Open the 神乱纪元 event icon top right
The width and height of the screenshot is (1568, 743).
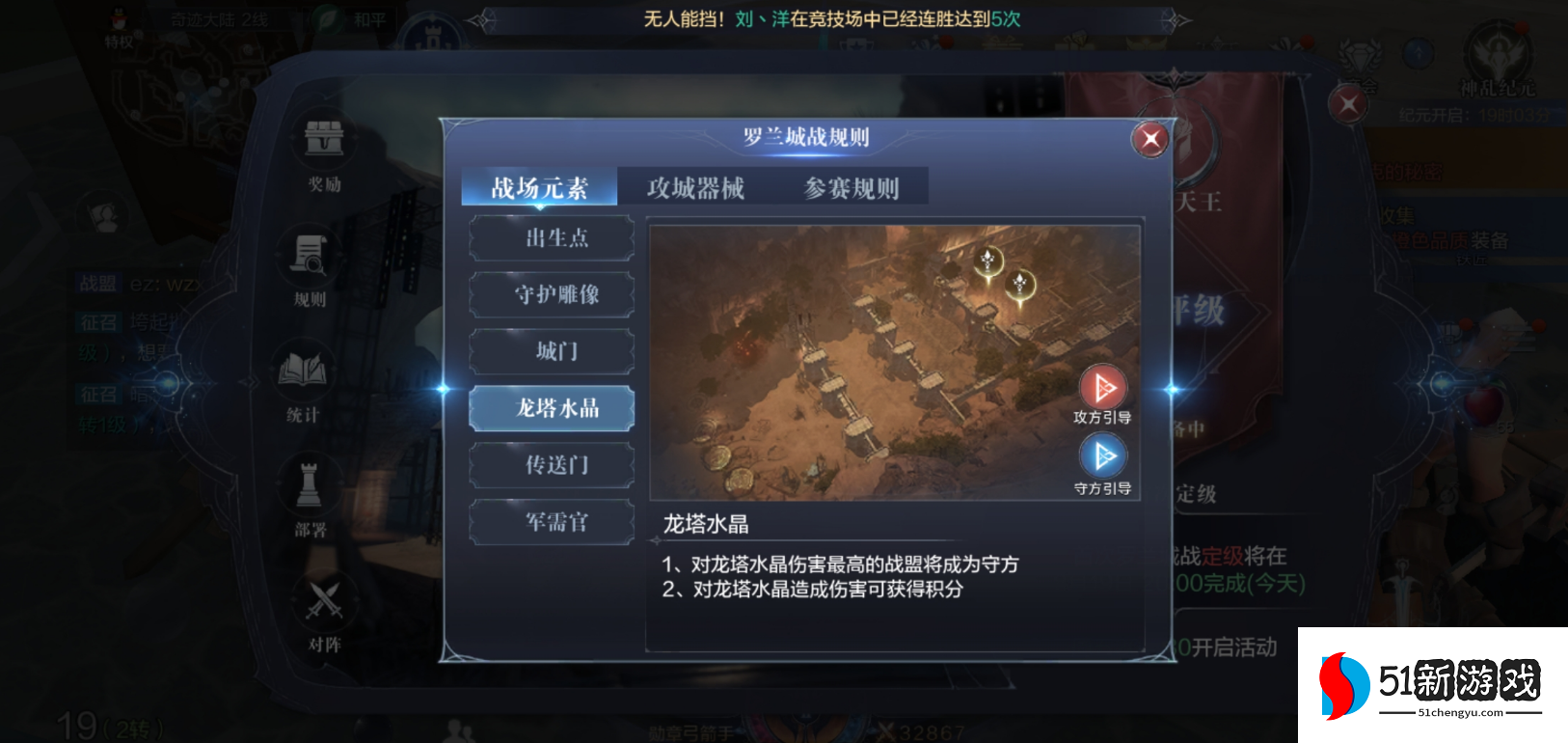click(x=1499, y=53)
